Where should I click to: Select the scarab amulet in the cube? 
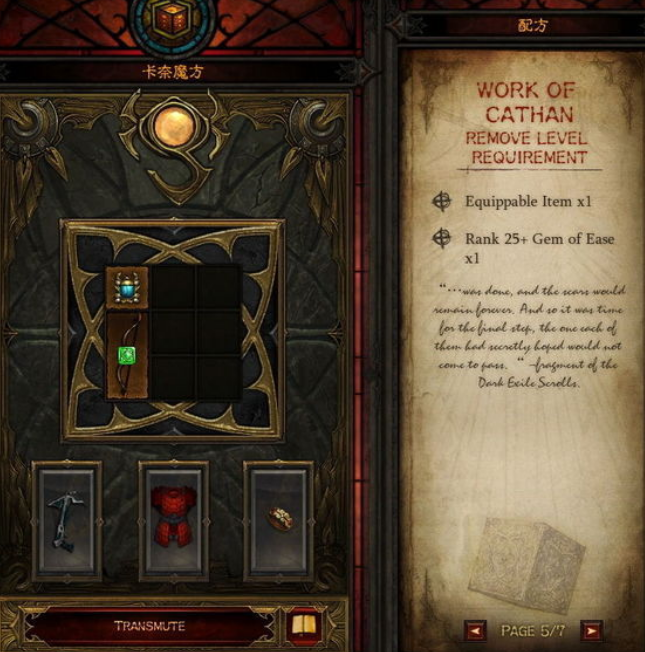[127, 288]
